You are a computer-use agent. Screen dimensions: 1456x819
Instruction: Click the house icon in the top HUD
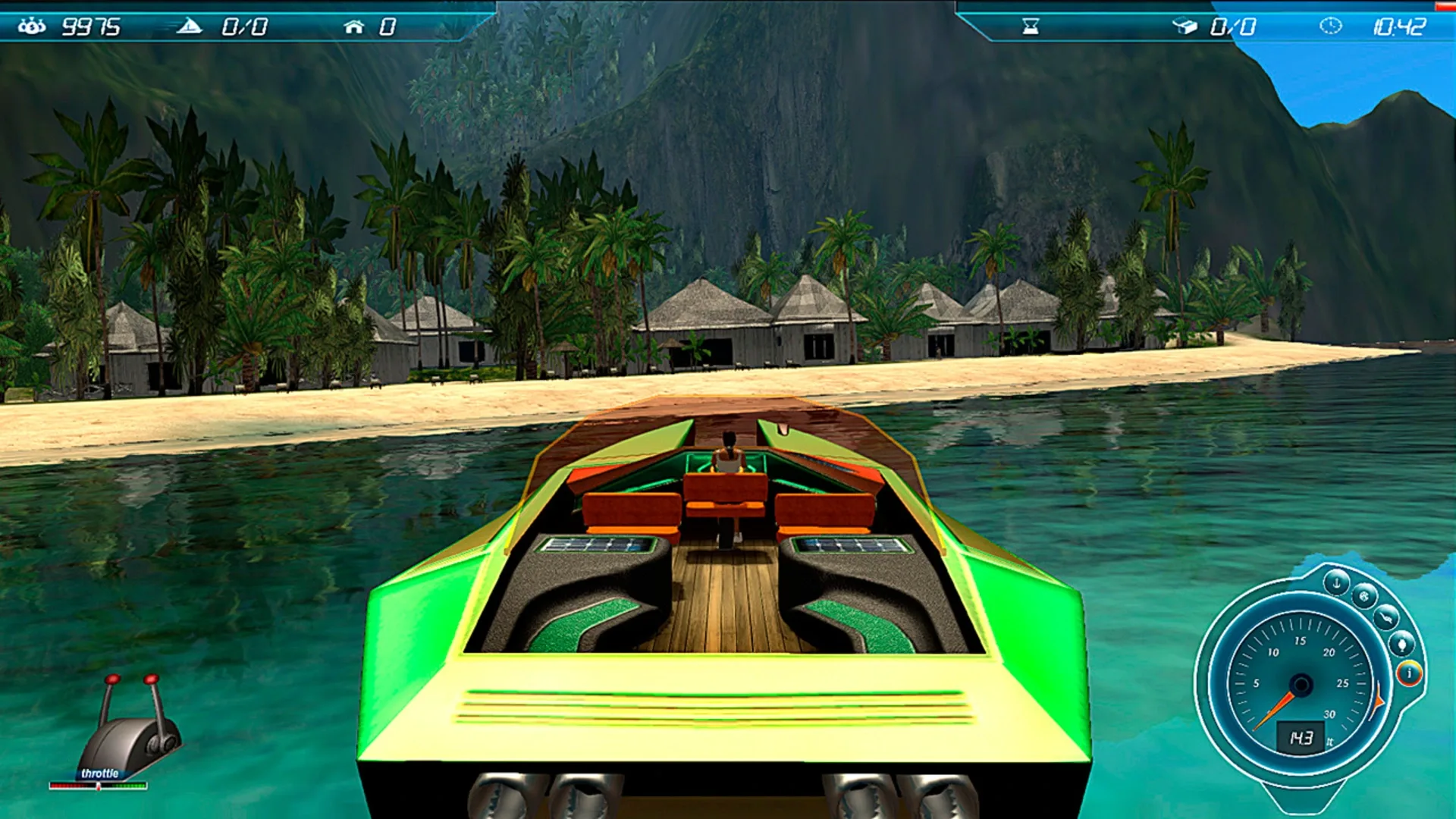tap(355, 25)
